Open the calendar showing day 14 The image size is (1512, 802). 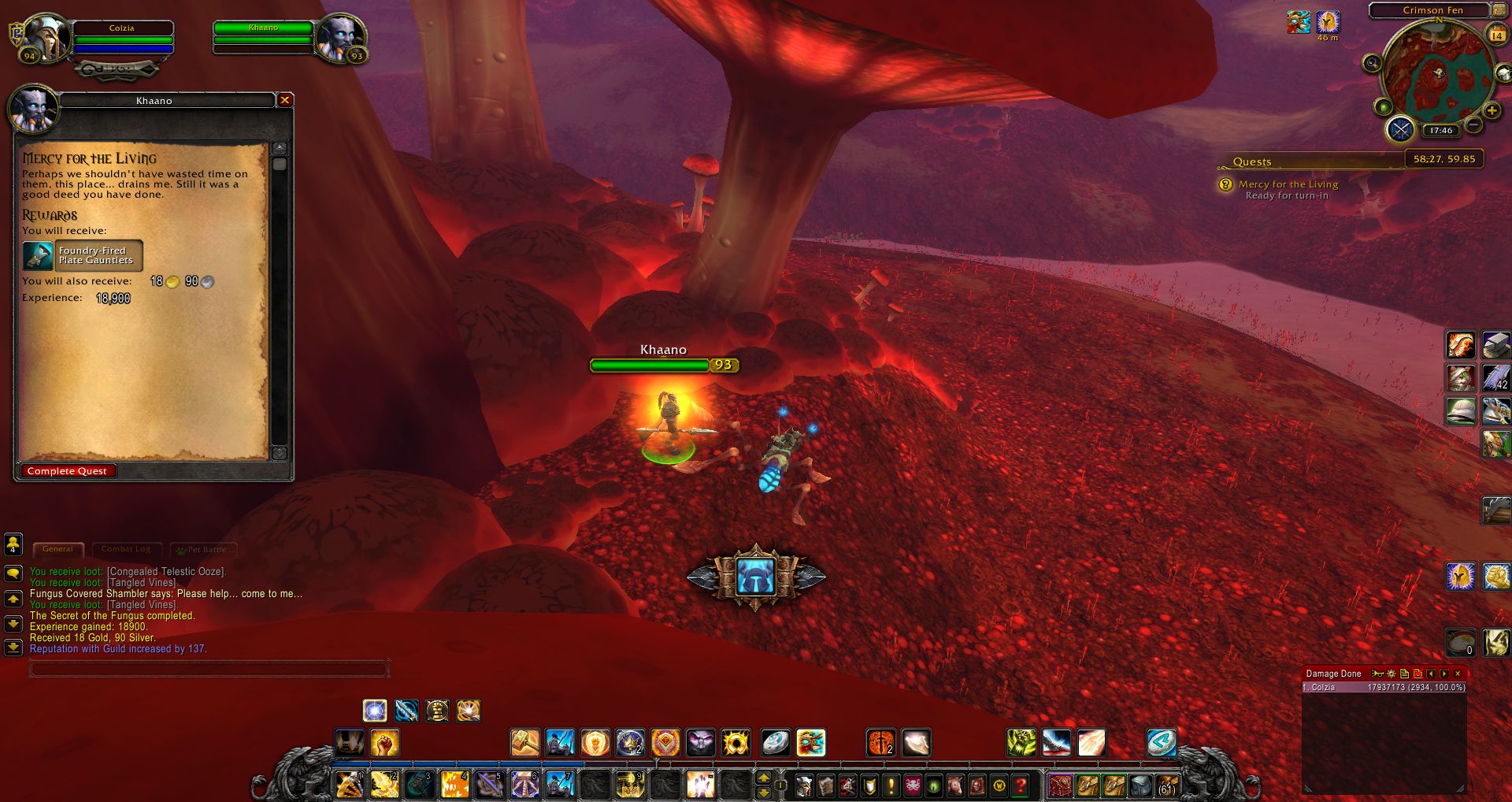(x=1496, y=35)
